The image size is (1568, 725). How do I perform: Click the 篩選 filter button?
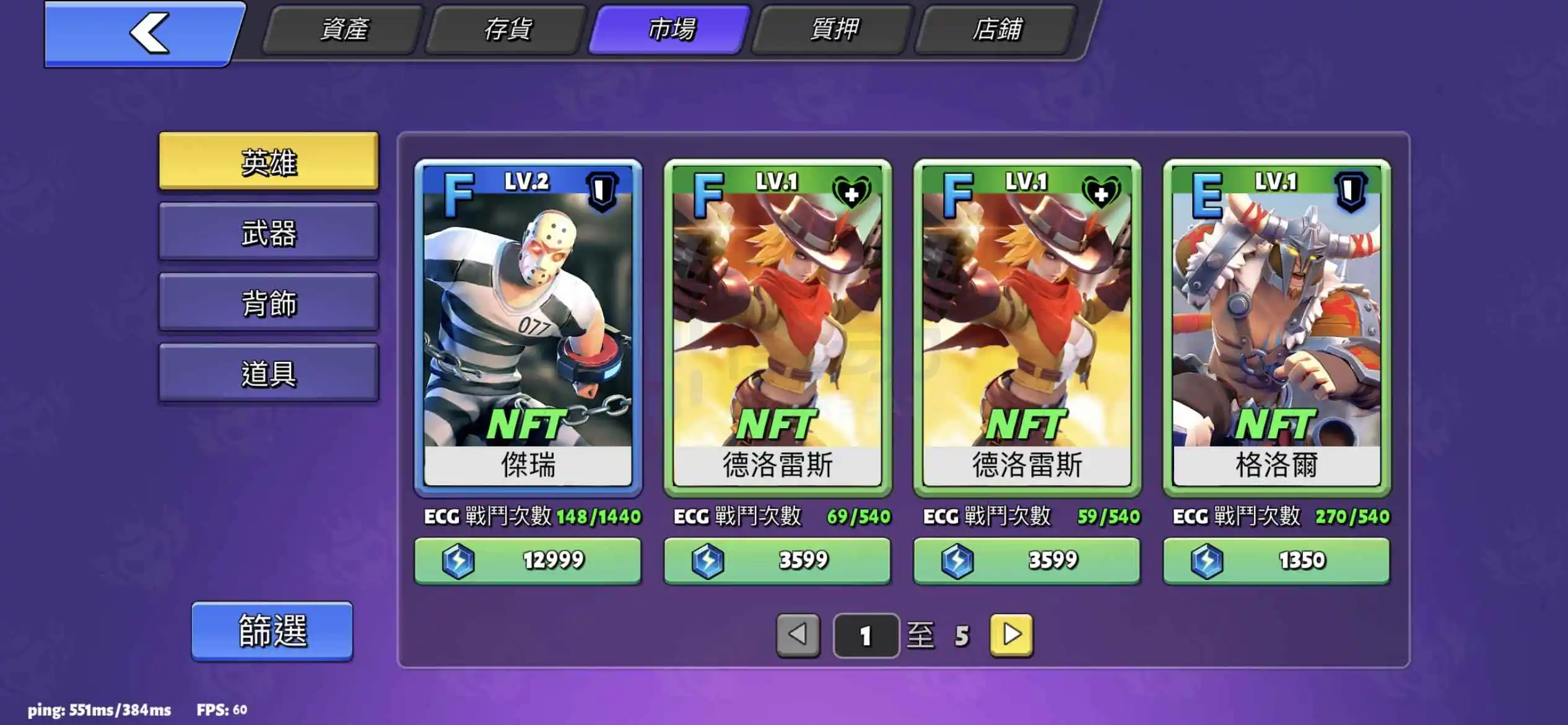pos(272,631)
